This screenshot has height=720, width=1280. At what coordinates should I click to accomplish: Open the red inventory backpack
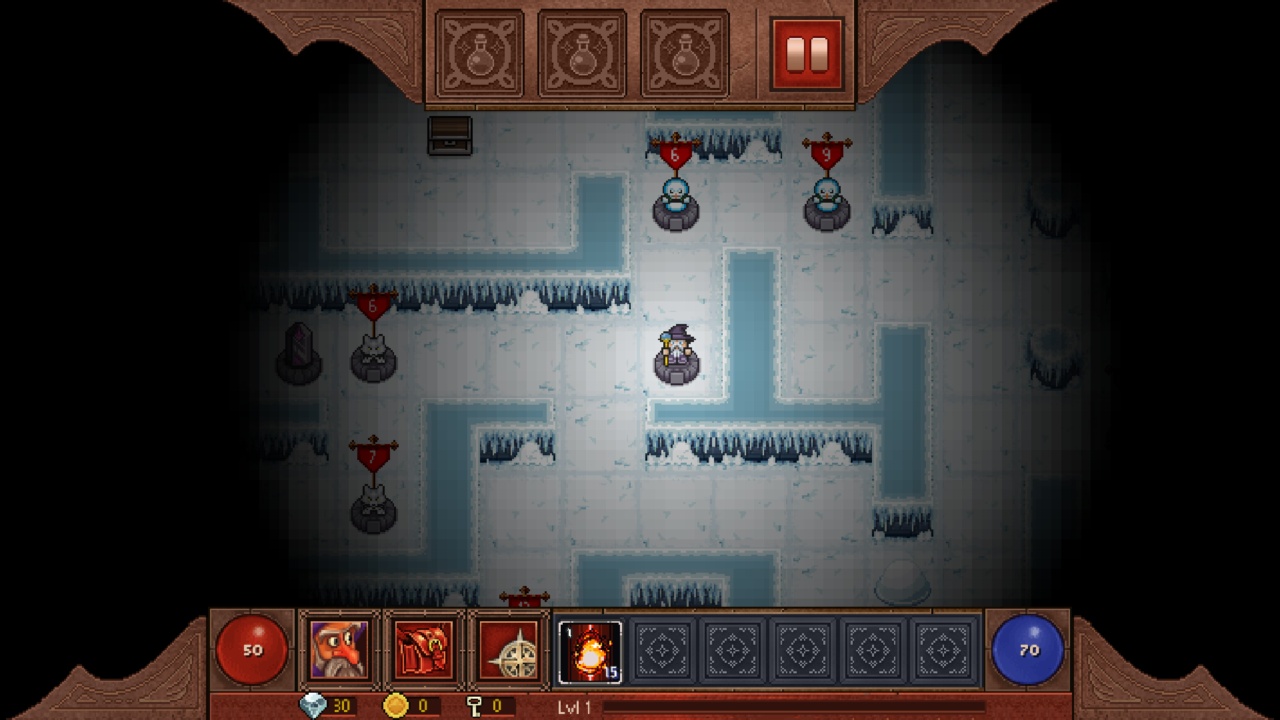point(421,648)
